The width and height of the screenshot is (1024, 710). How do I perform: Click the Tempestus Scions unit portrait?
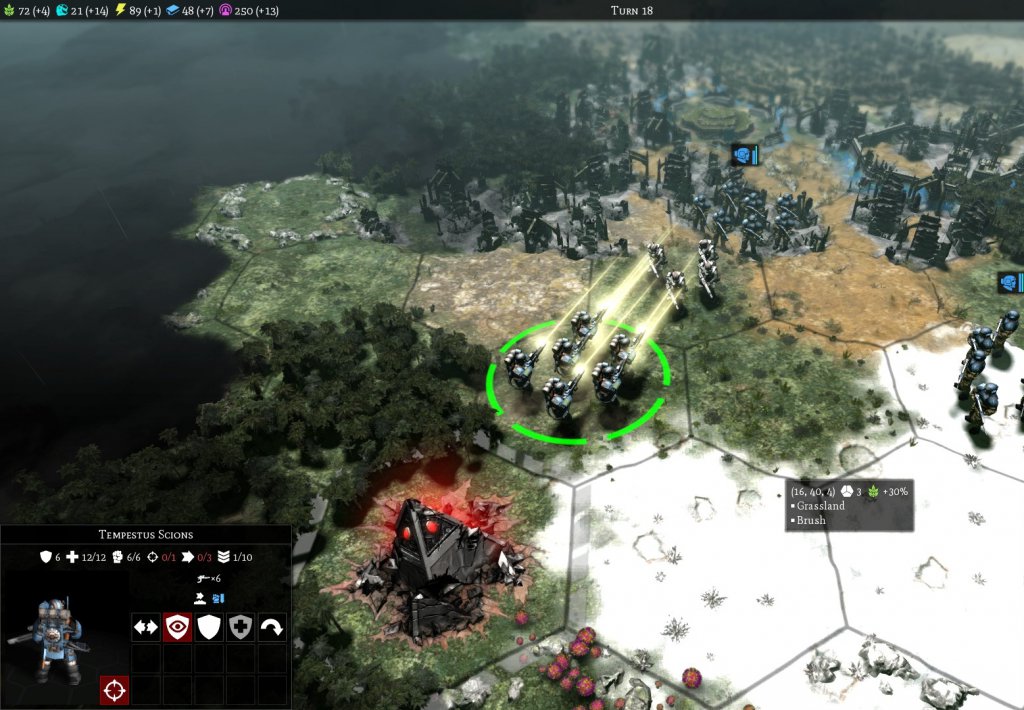(x=46, y=630)
